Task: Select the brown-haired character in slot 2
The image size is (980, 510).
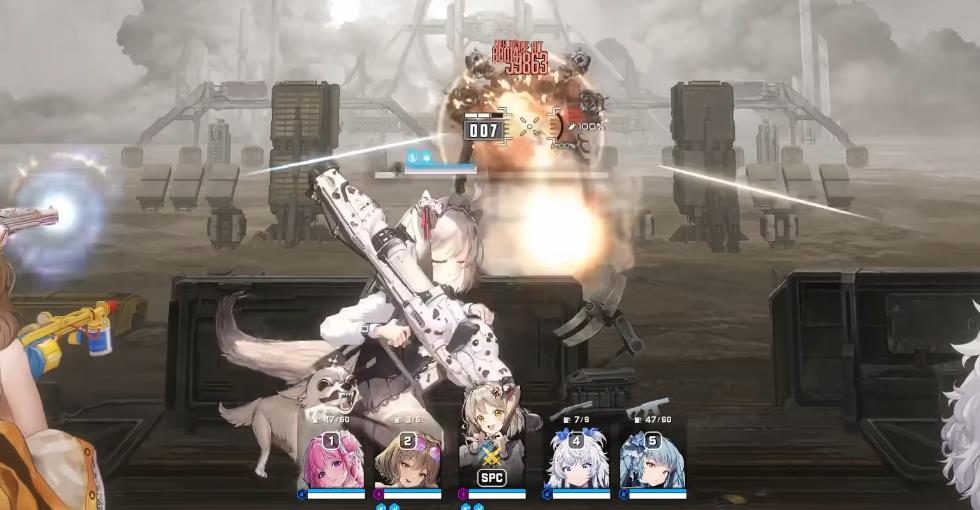Action: [408, 461]
